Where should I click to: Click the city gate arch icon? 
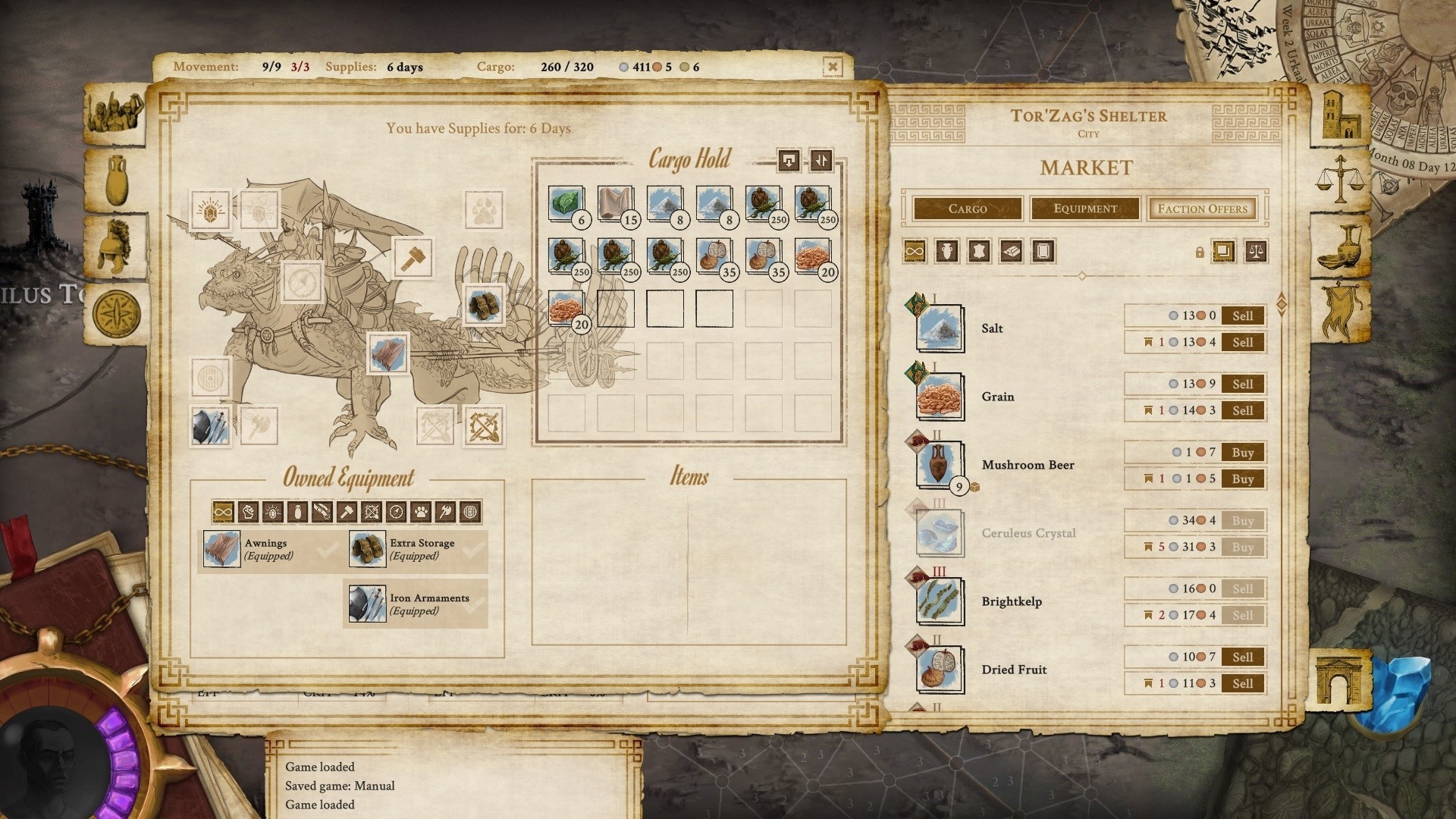pos(1339,679)
